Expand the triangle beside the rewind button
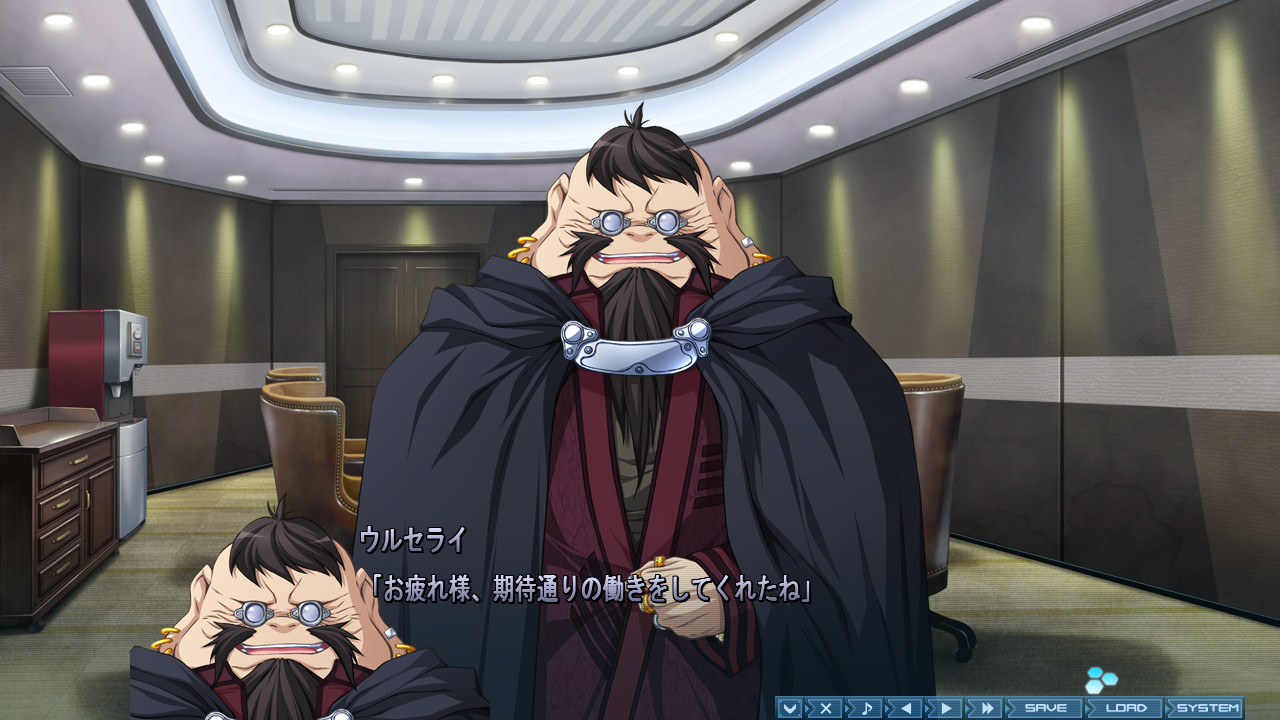The image size is (1280, 720). (x=887, y=707)
